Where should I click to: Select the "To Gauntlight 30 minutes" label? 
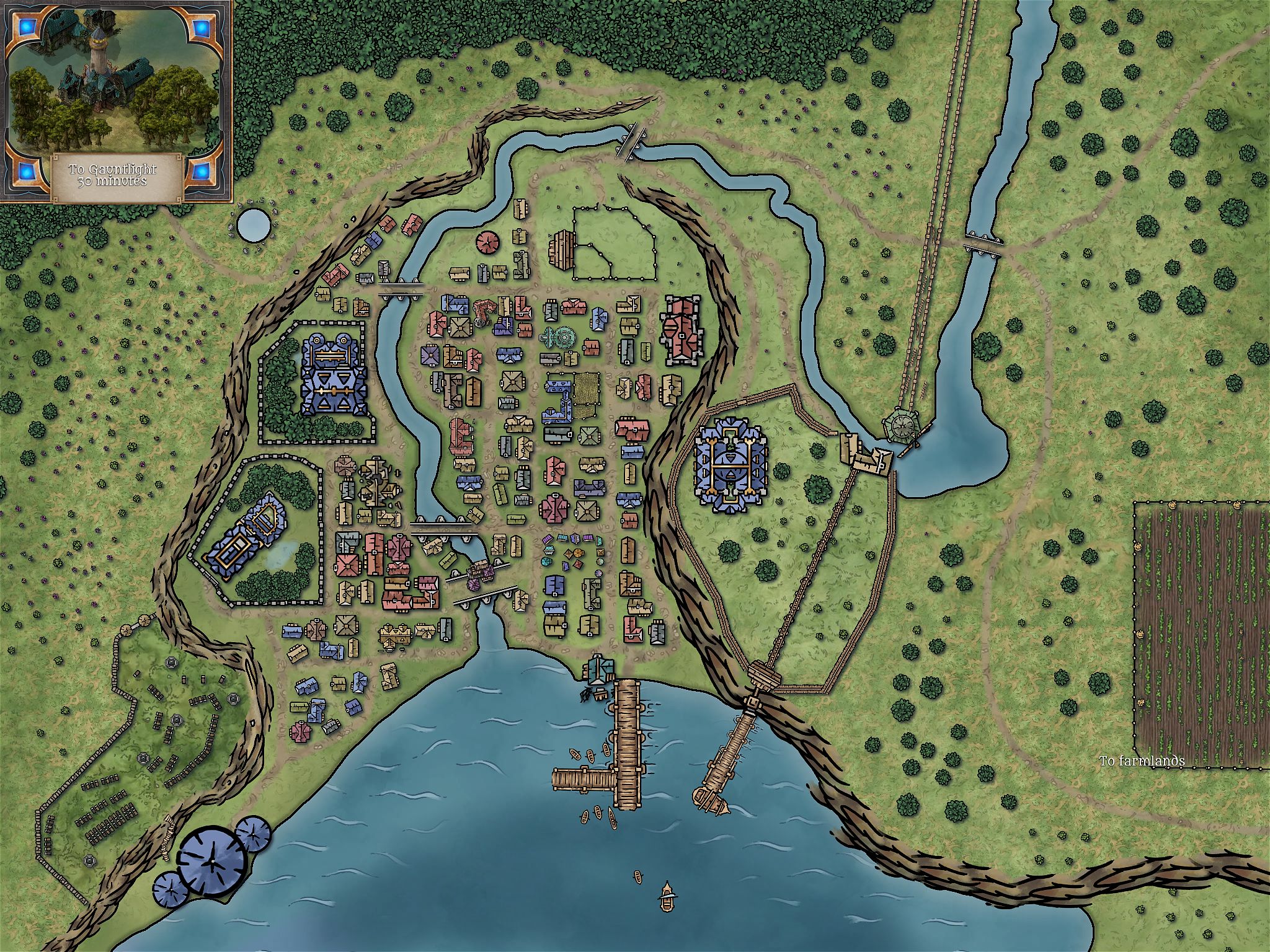tap(113, 175)
